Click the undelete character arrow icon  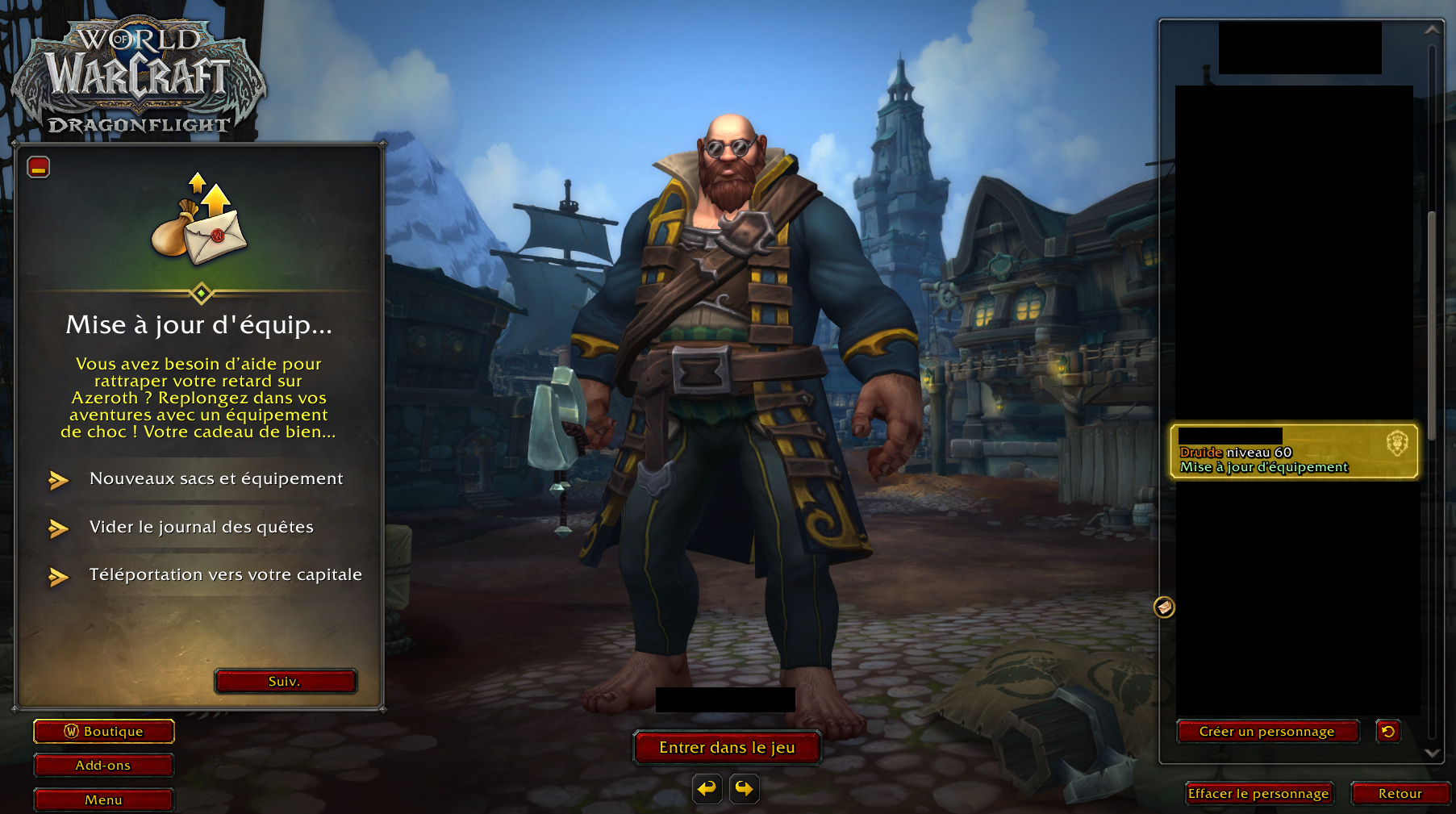(1388, 732)
